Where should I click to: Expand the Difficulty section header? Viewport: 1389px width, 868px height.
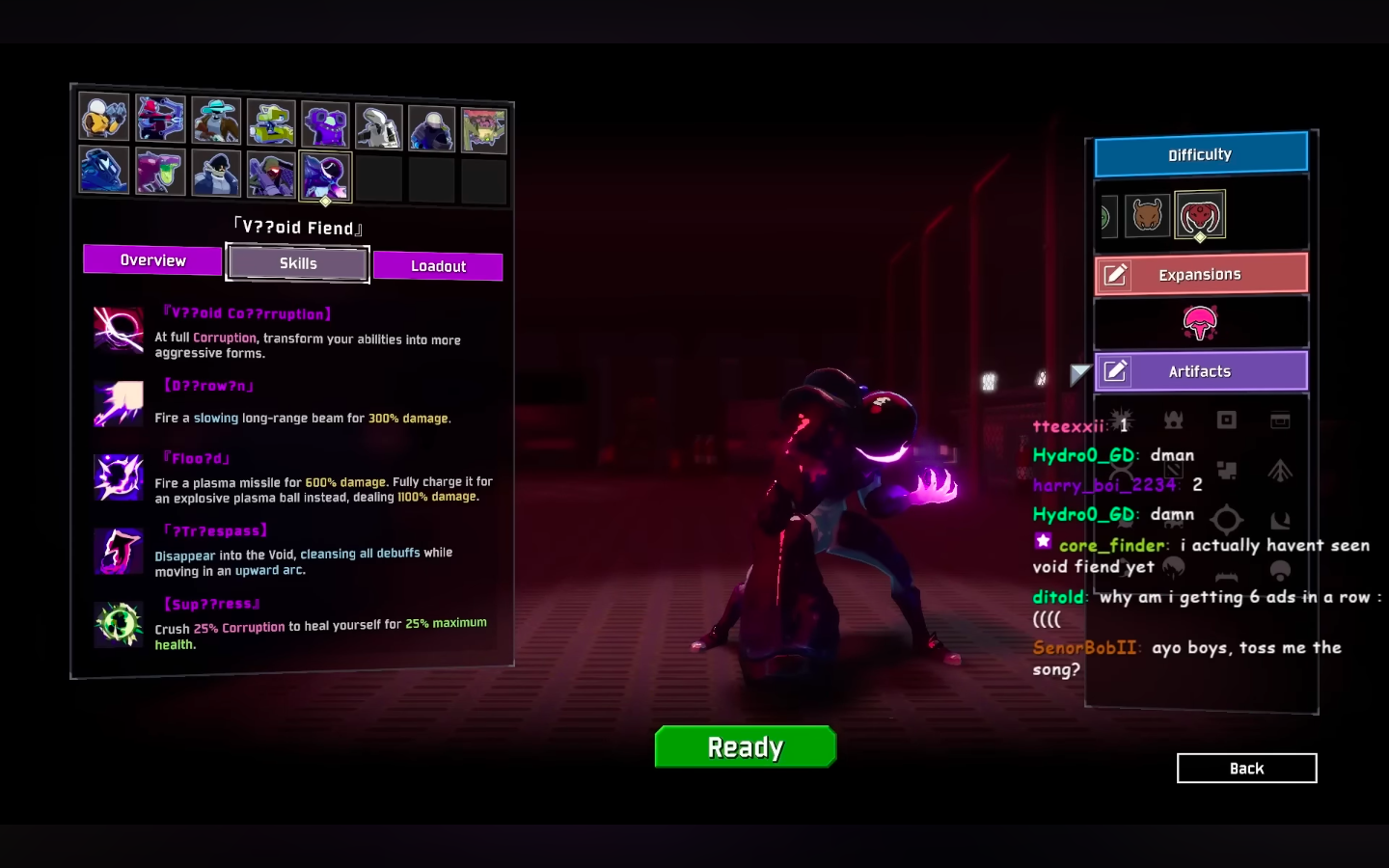1200,154
